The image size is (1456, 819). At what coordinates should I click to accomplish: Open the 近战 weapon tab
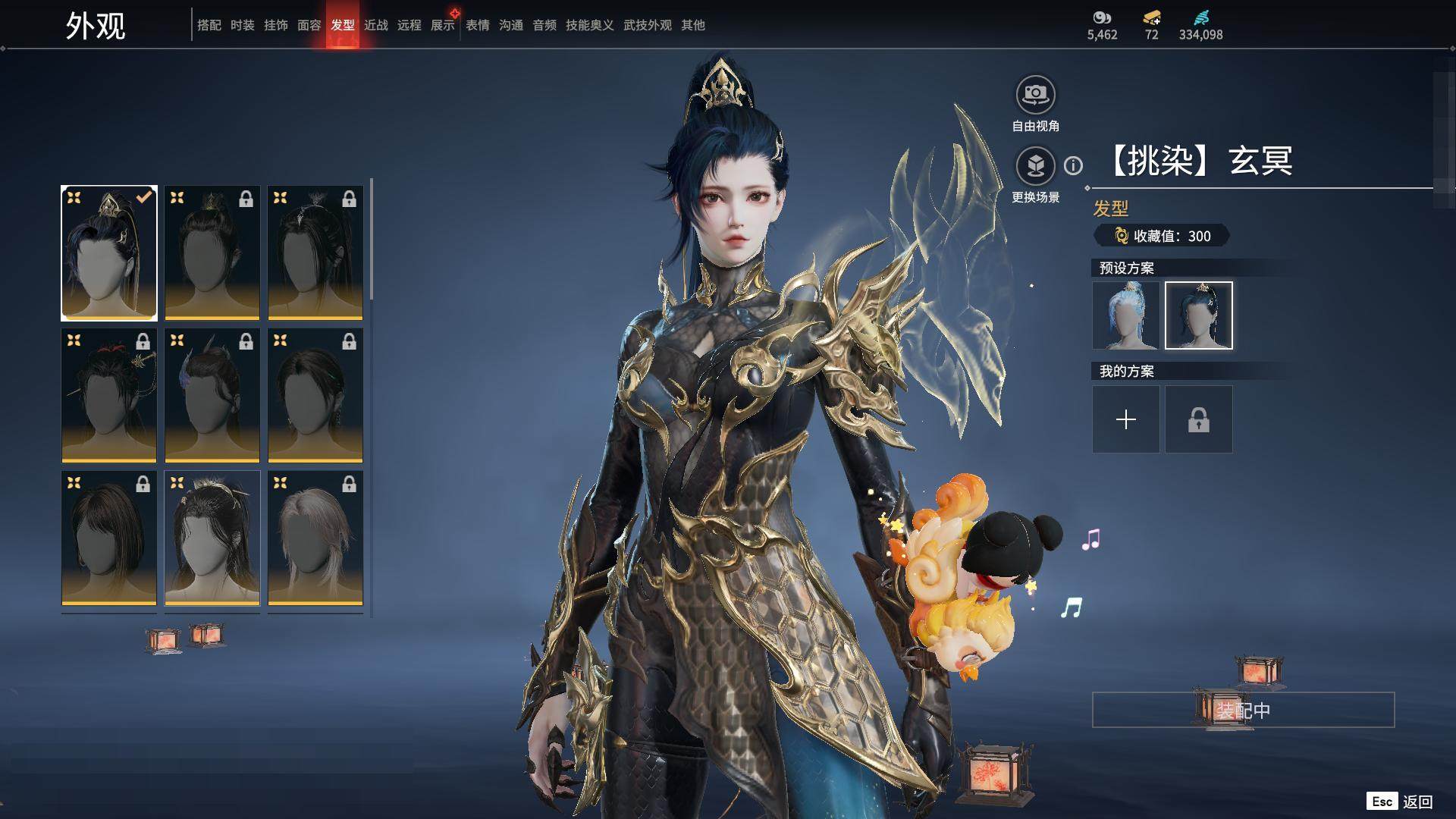376,25
